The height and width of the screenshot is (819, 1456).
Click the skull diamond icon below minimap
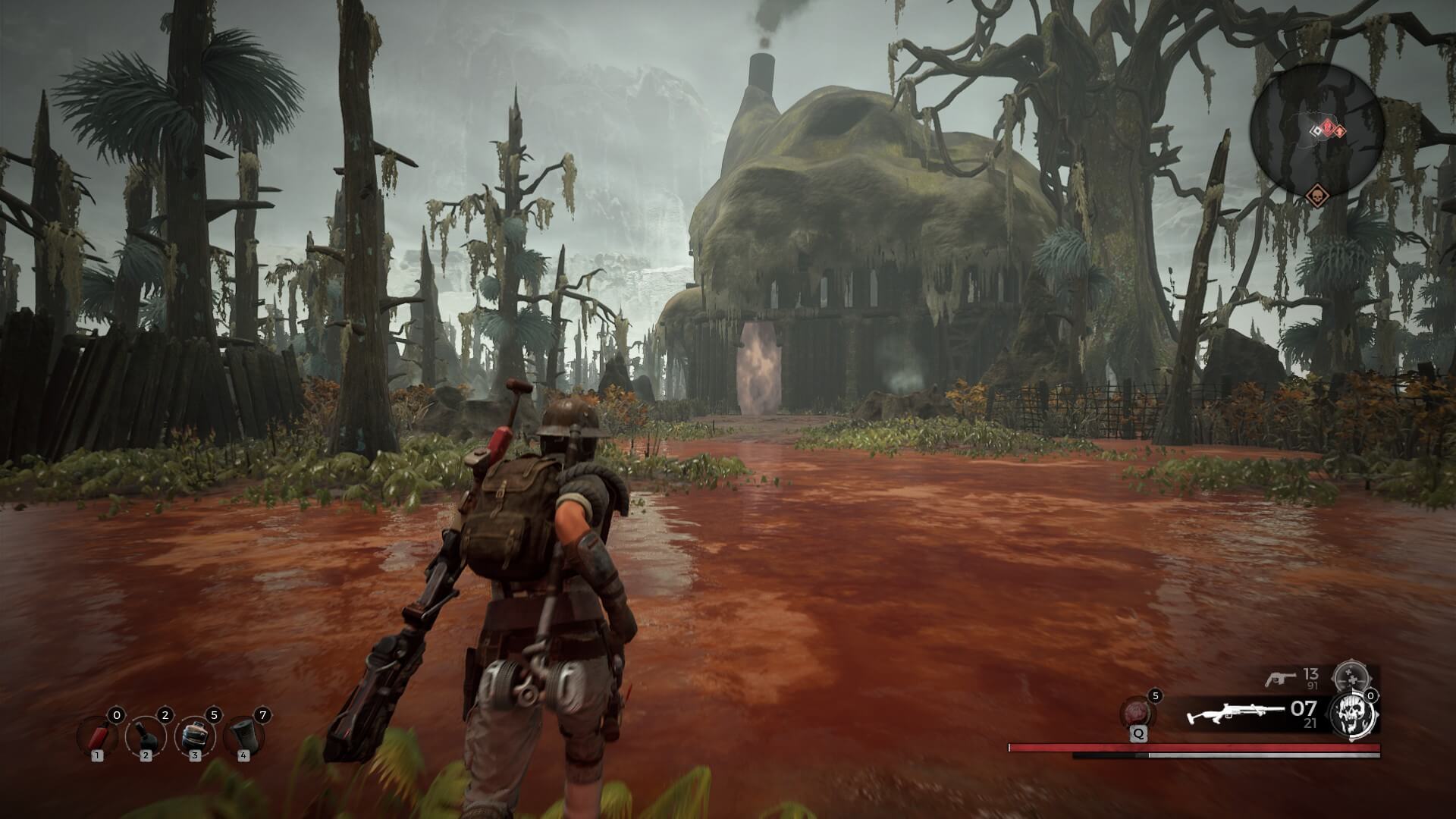tap(1316, 197)
